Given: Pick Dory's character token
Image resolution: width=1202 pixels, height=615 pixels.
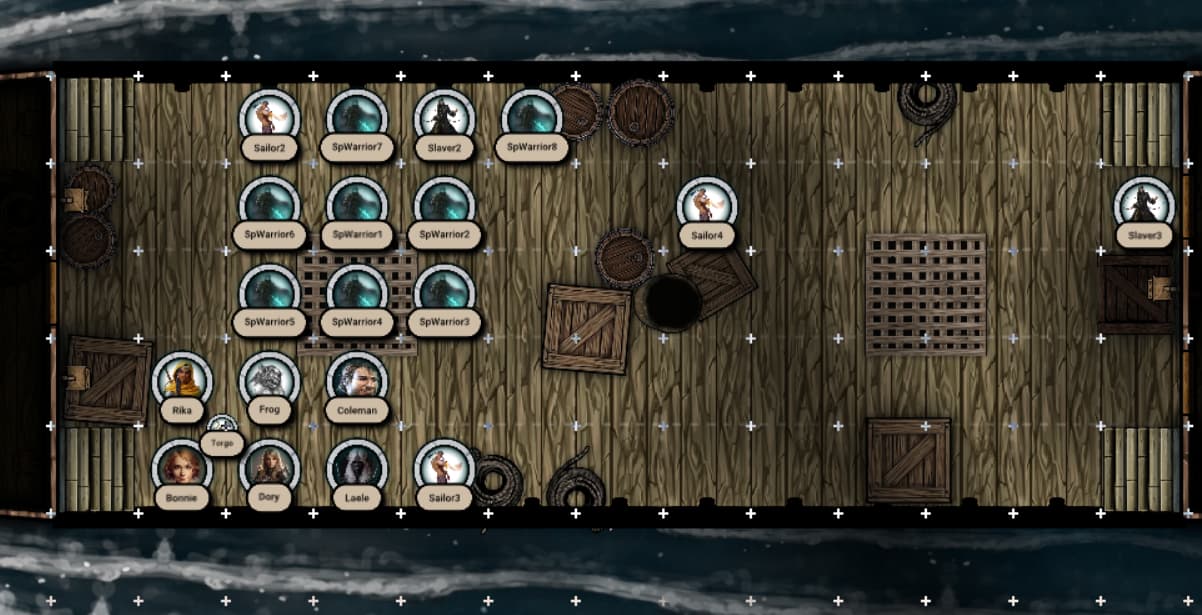Looking at the screenshot, I should [270, 467].
